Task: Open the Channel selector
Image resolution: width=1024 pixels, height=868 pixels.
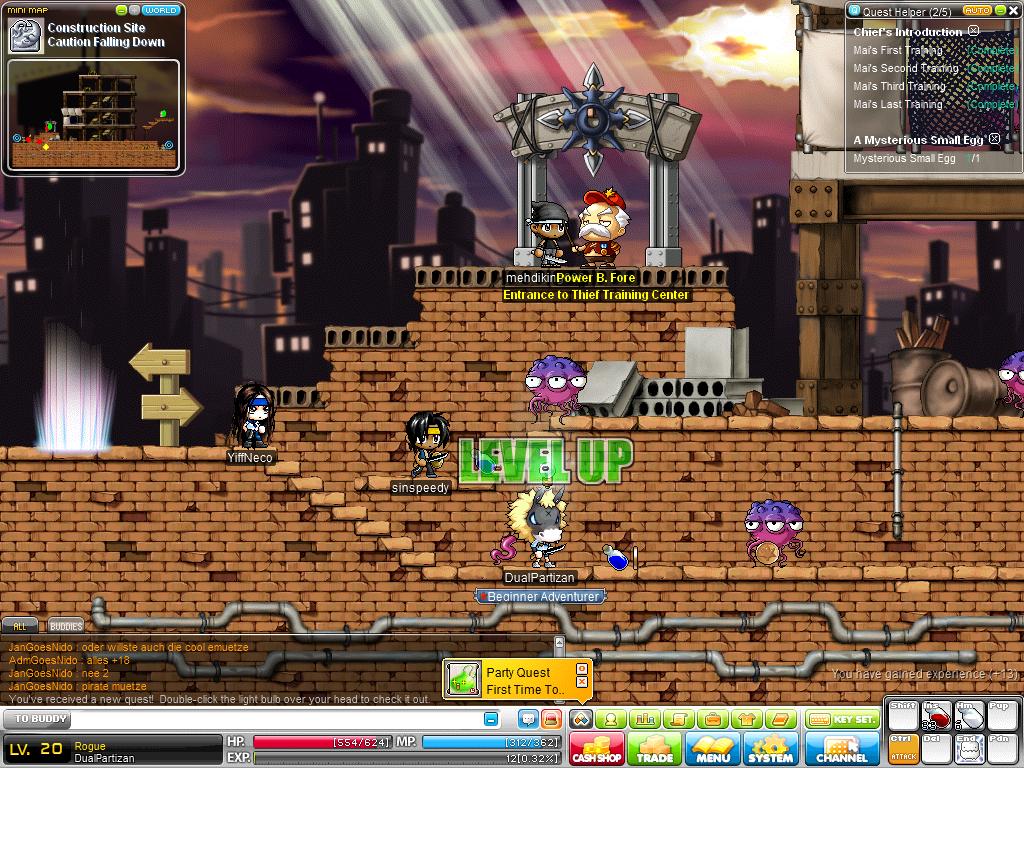Action: (842, 749)
